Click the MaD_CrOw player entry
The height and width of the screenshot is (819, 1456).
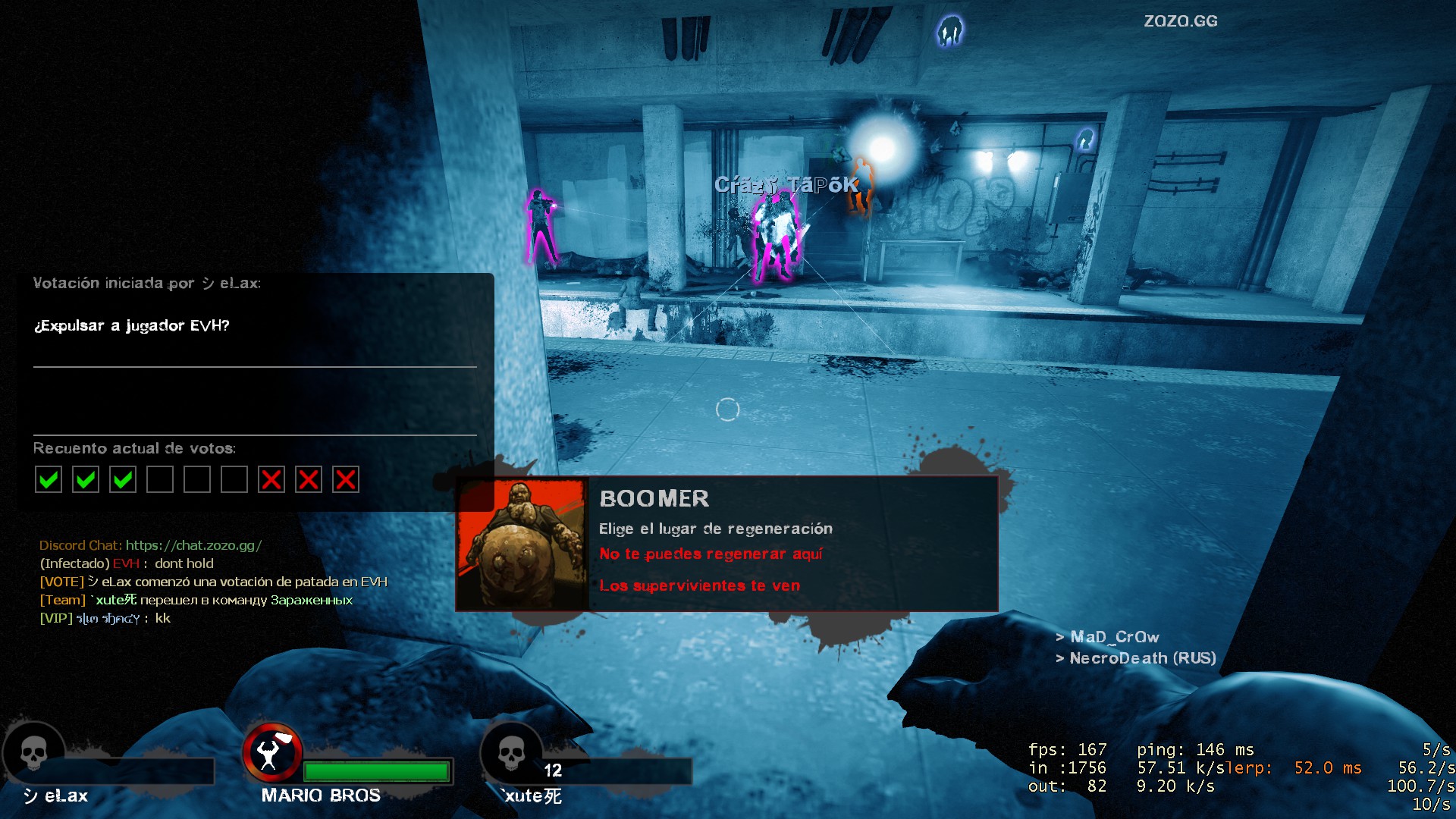[1114, 637]
